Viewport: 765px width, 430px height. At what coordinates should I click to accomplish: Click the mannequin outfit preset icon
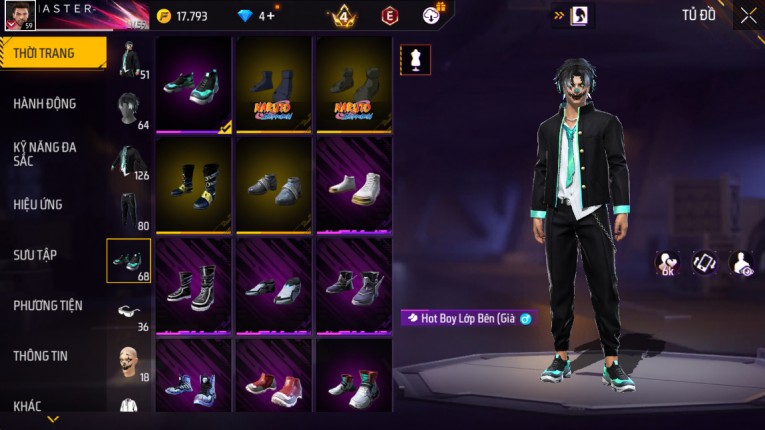point(415,59)
